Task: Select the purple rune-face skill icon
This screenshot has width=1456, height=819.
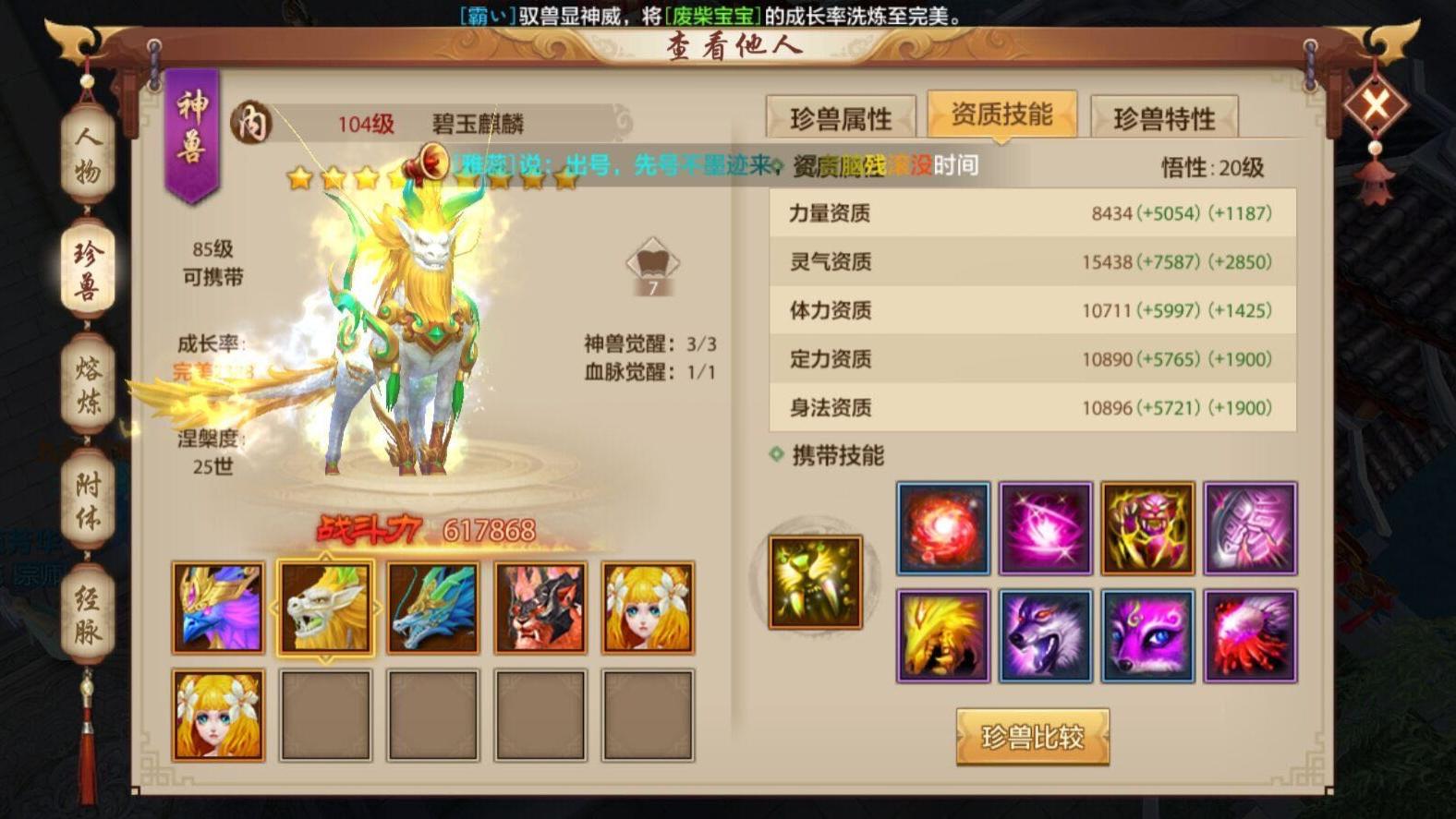Action: (1251, 528)
